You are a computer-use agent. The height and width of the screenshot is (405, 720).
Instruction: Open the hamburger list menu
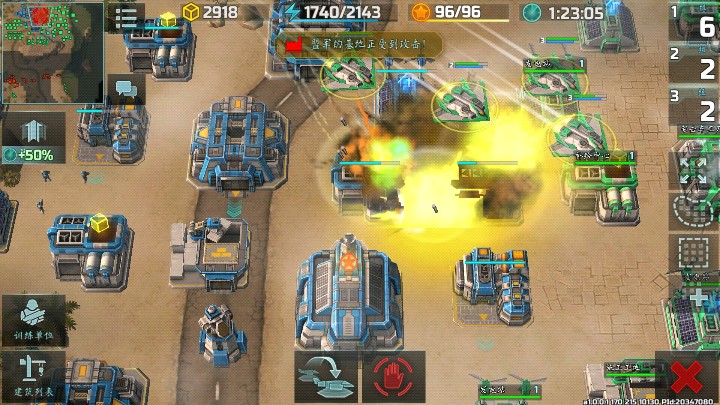(x=126, y=18)
